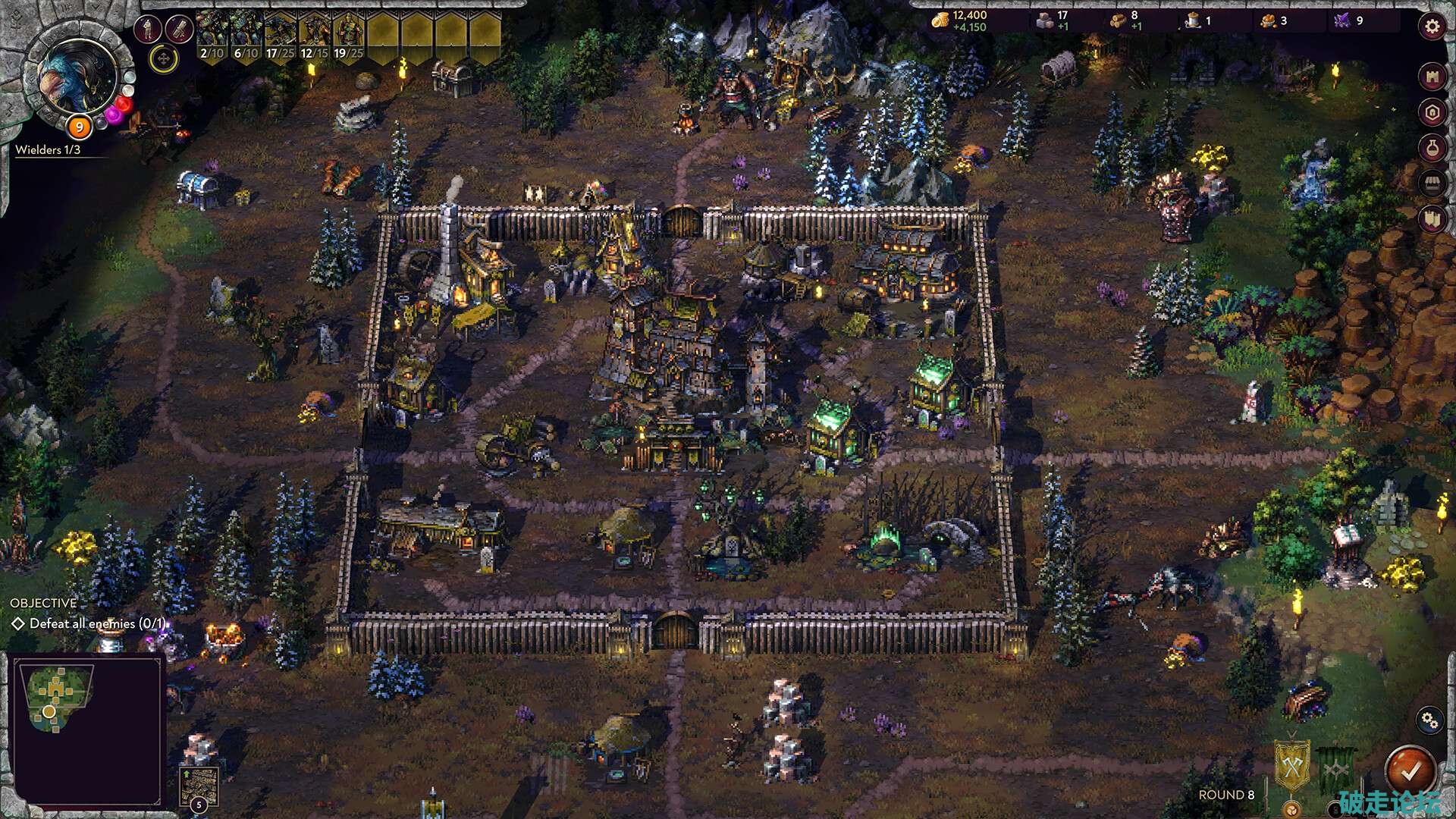Open the scroll icon button

[x=179, y=30]
